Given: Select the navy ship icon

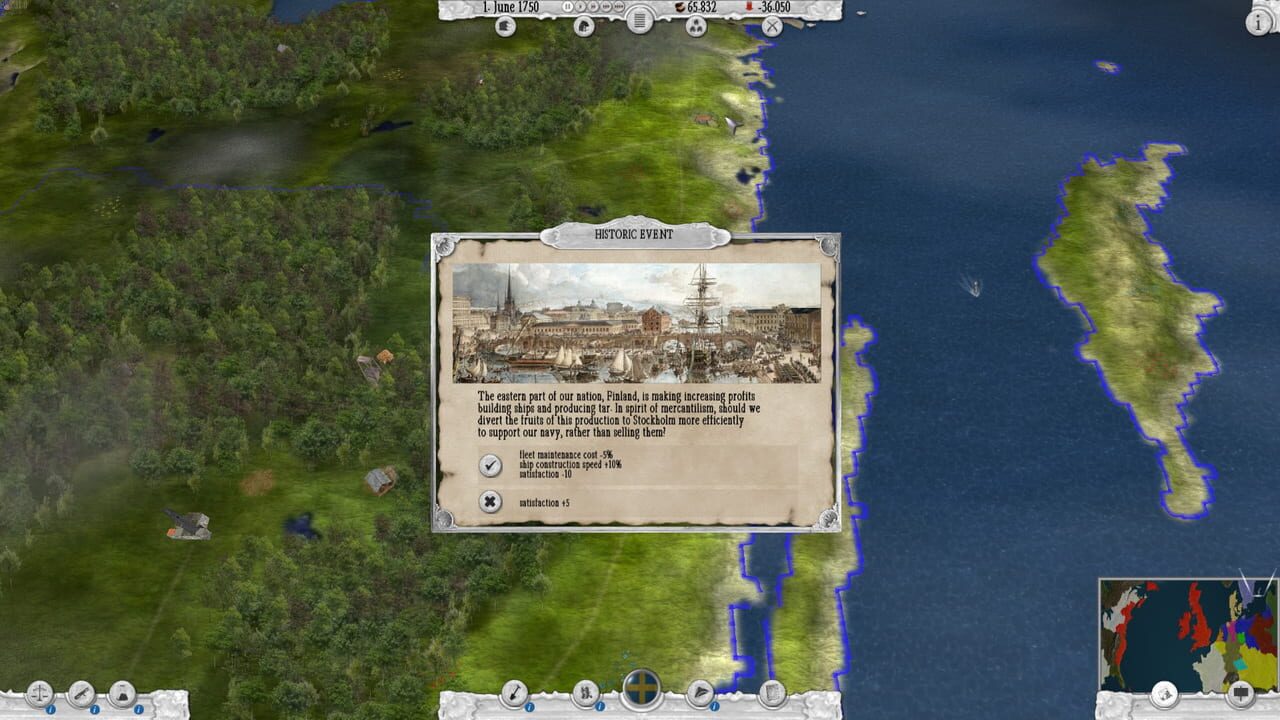Looking at the screenshot, I should [x=700, y=690].
